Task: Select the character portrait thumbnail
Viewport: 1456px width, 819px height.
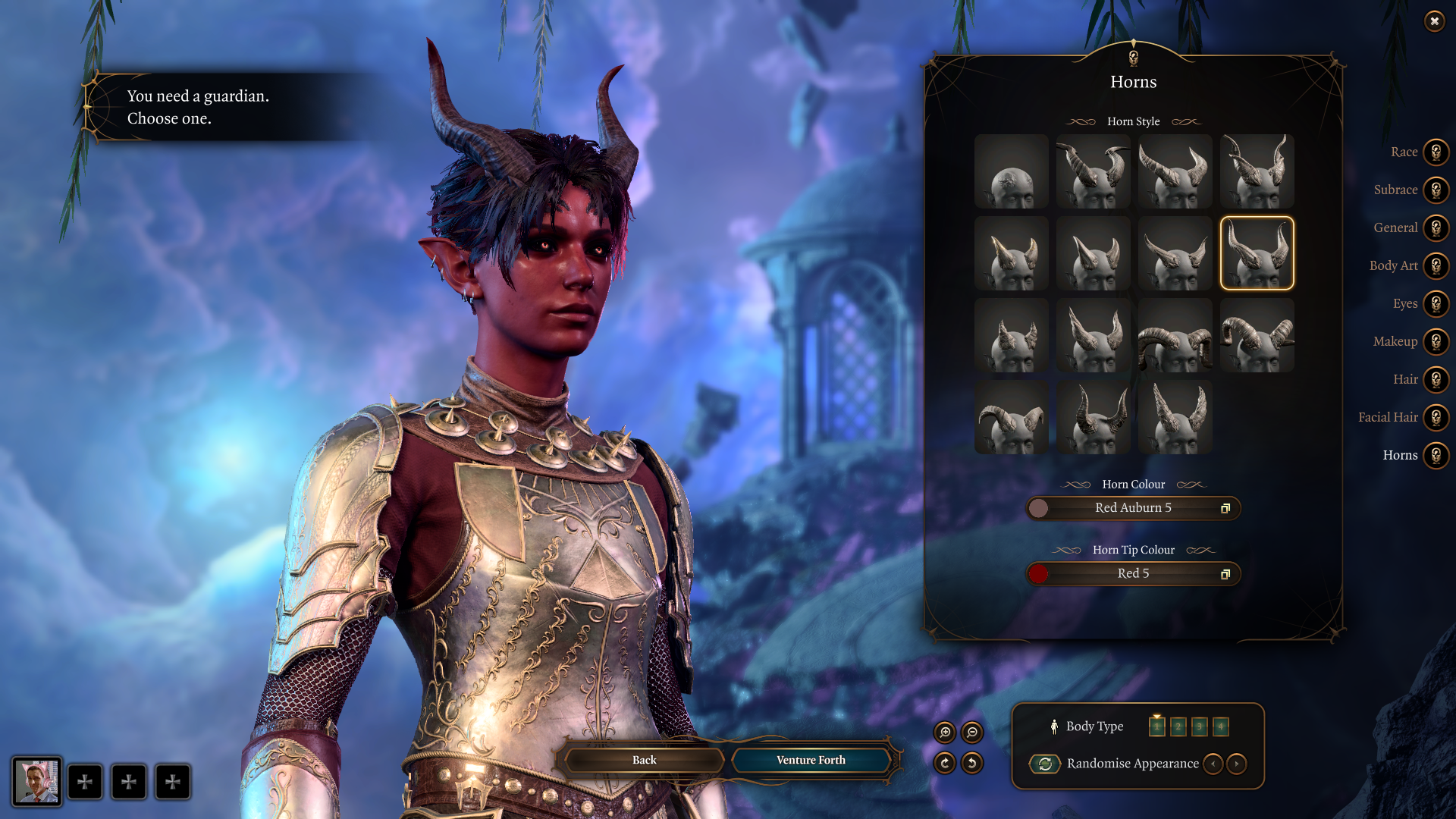Action: (x=36, y=782)
